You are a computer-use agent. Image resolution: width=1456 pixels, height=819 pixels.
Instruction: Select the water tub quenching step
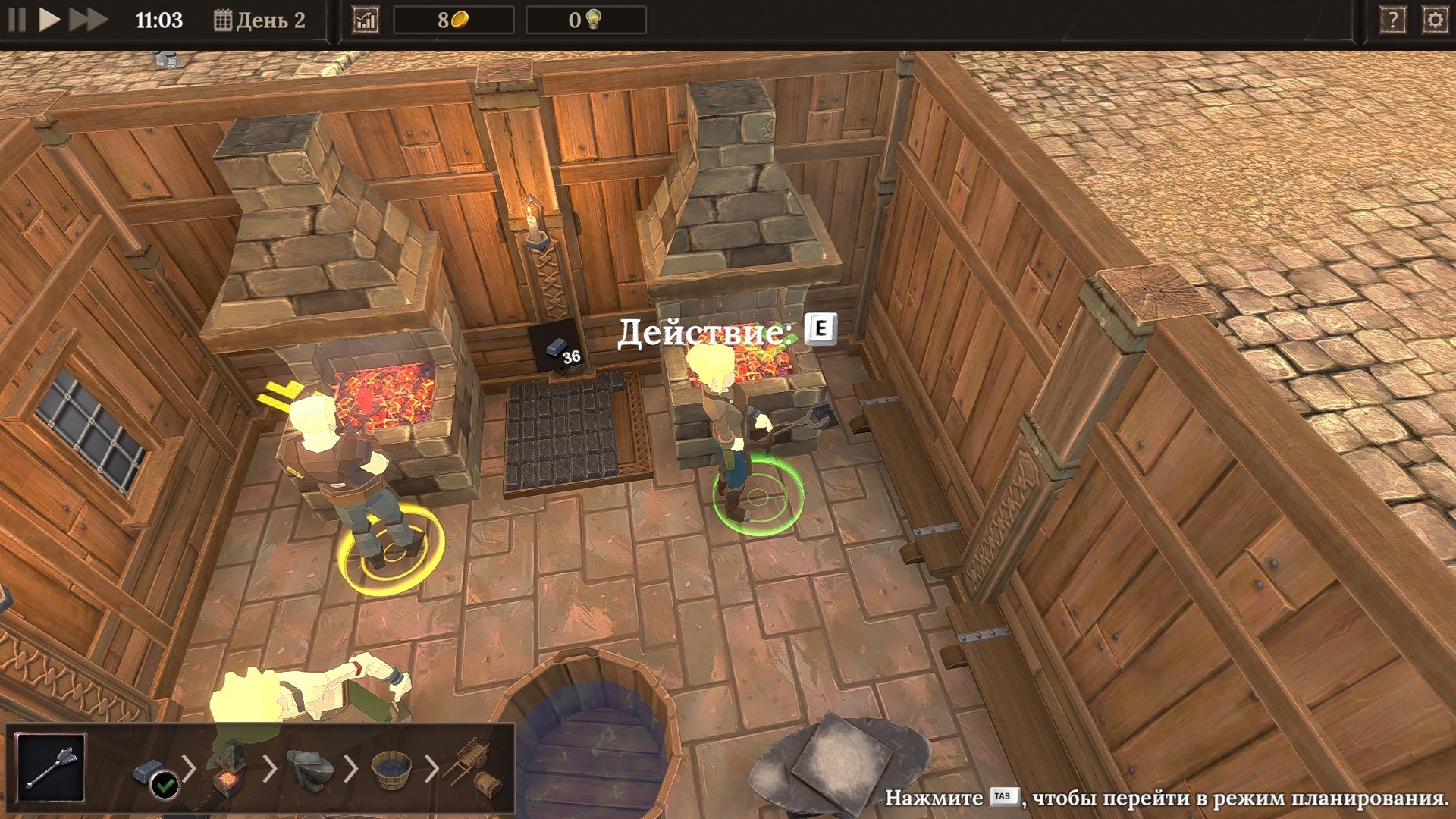(x=391, y=769)
